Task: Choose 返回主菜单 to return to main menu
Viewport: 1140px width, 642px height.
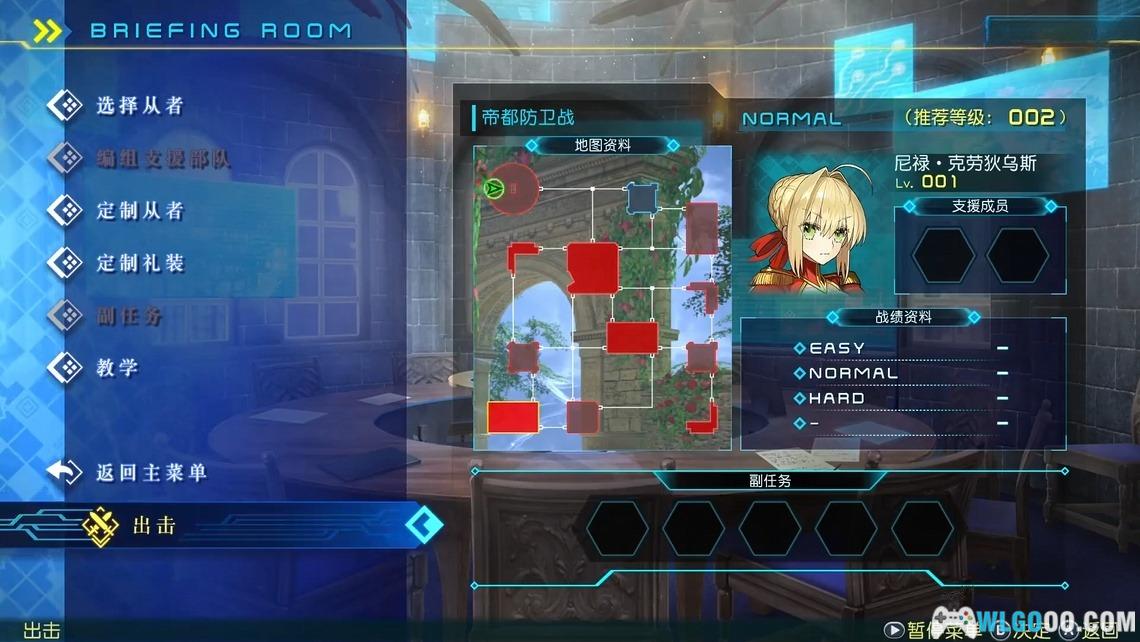Action: (x=150, y=472)
